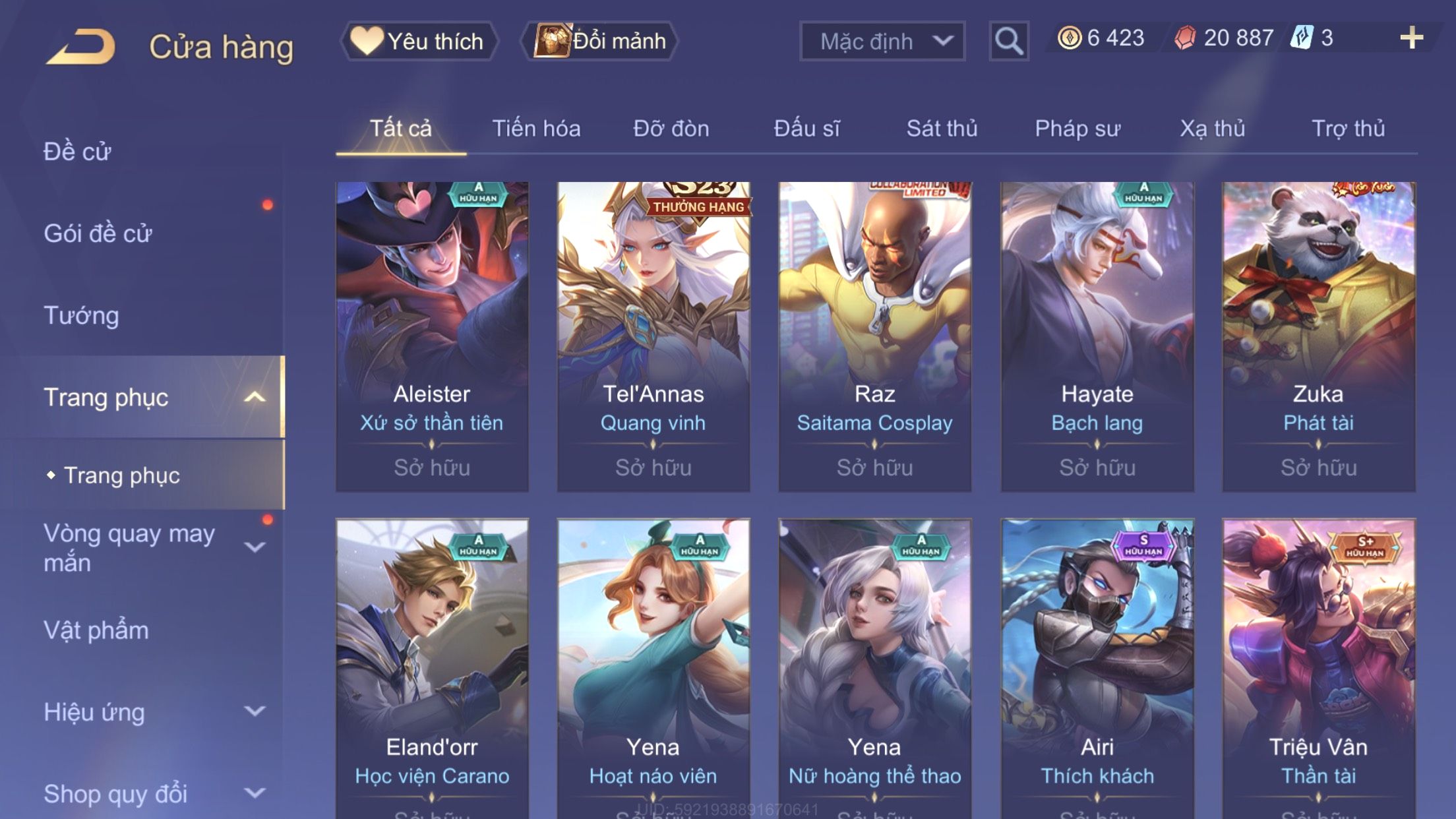Switch to the Đỡ đòn tab
1456x819 pixels.
(671, 129)
